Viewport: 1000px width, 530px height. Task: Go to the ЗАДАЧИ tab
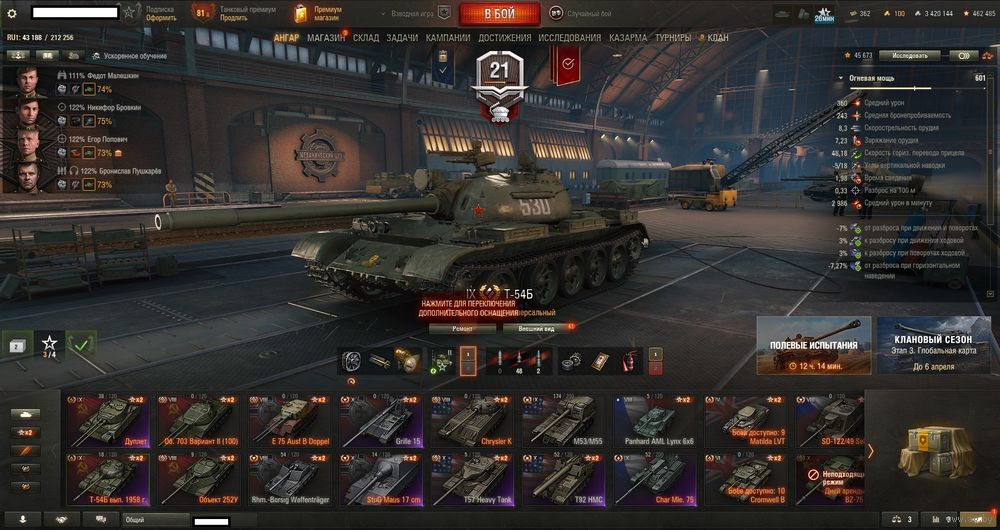402,38
